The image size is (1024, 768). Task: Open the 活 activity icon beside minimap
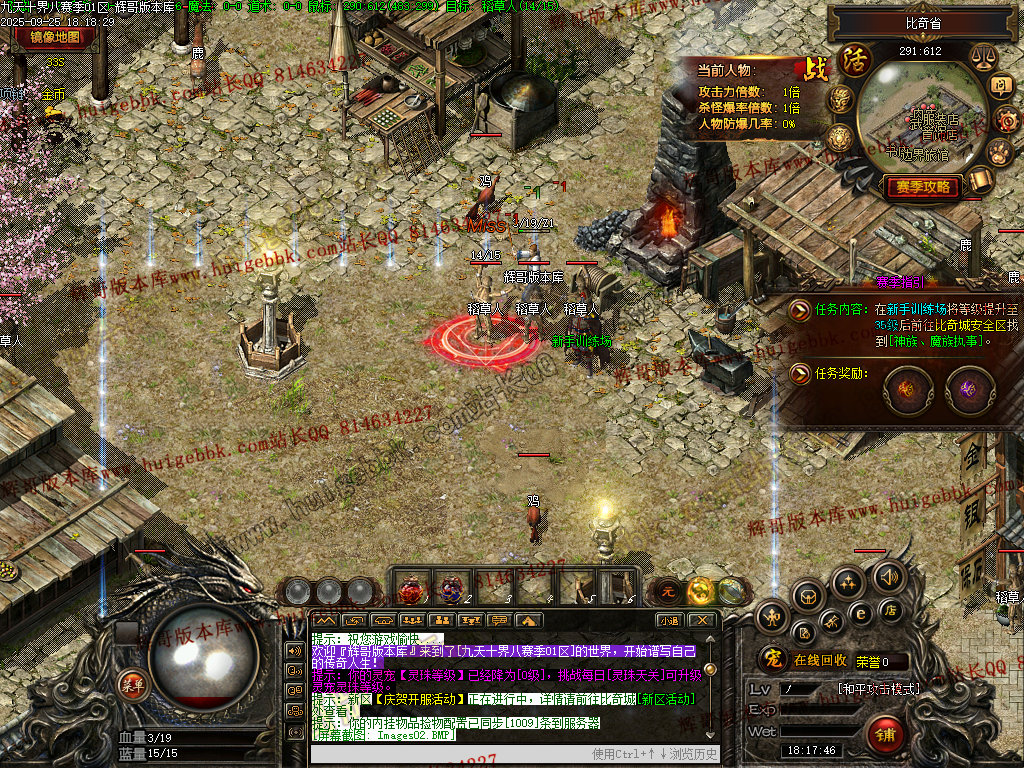click(855, 59)
